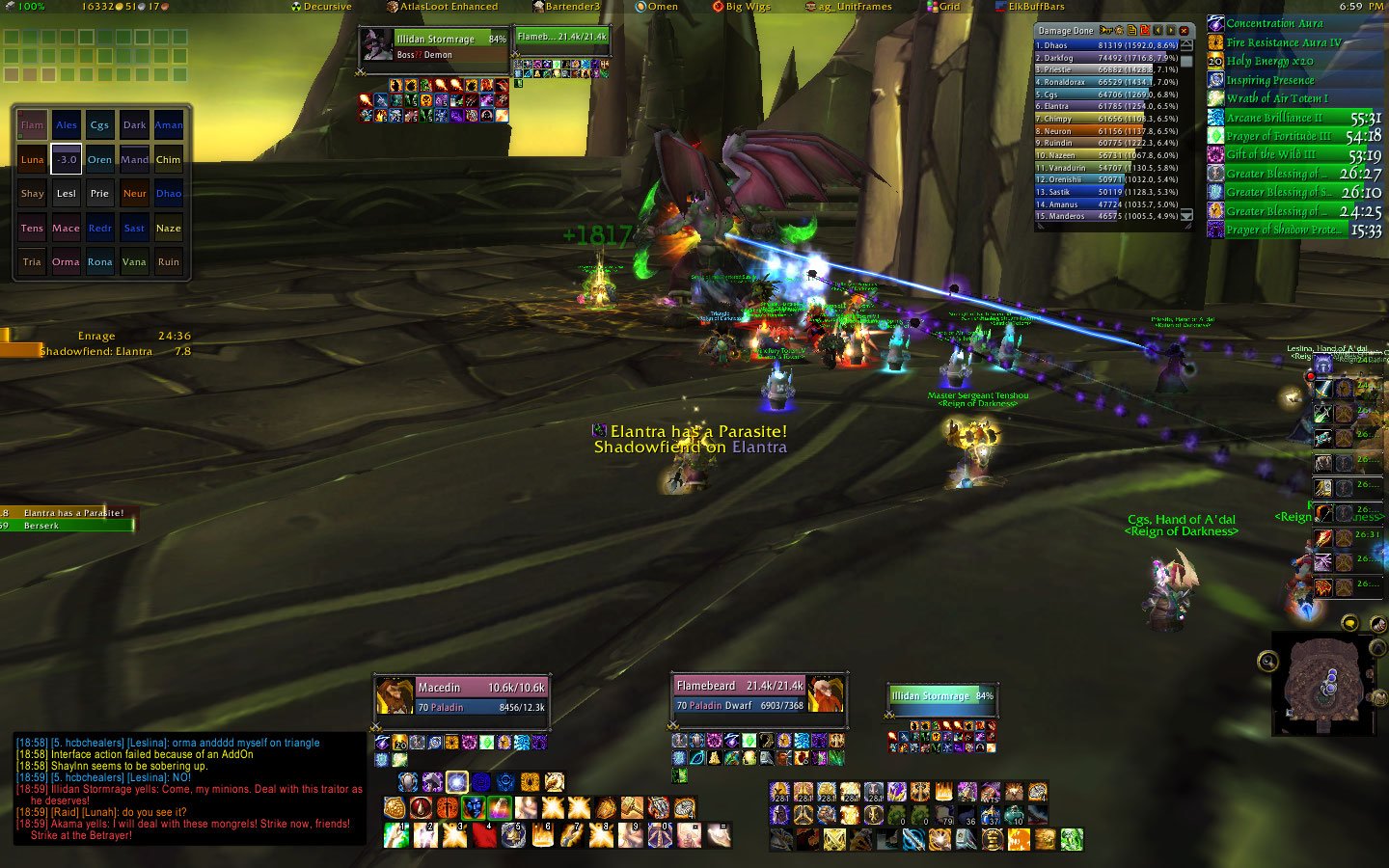This screenshot has height=868, width=1389.
Task: Select Vana in the Grid raid frames
Action: 134,262
